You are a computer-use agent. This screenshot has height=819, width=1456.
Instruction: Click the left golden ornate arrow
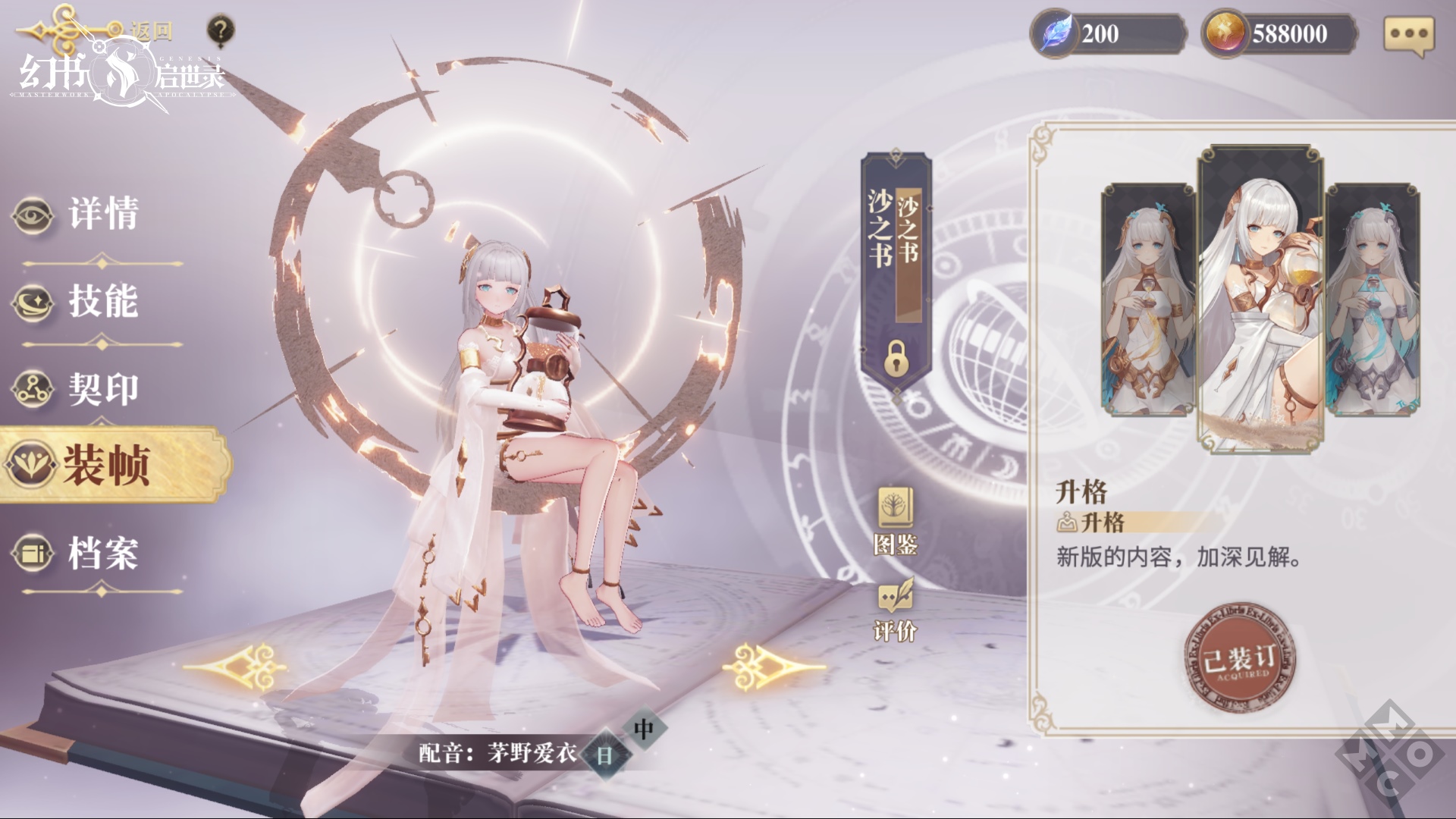237,667
